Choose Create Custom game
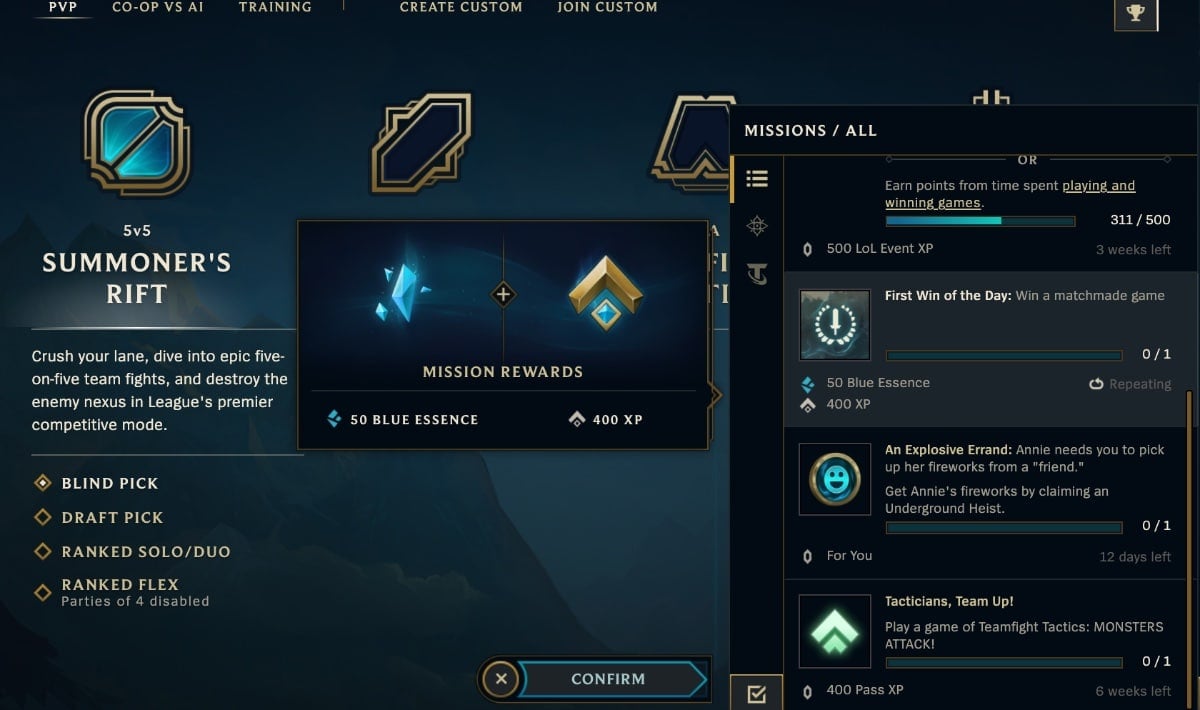Viewport: 1200px width, 710px height. tap(461, 7)
